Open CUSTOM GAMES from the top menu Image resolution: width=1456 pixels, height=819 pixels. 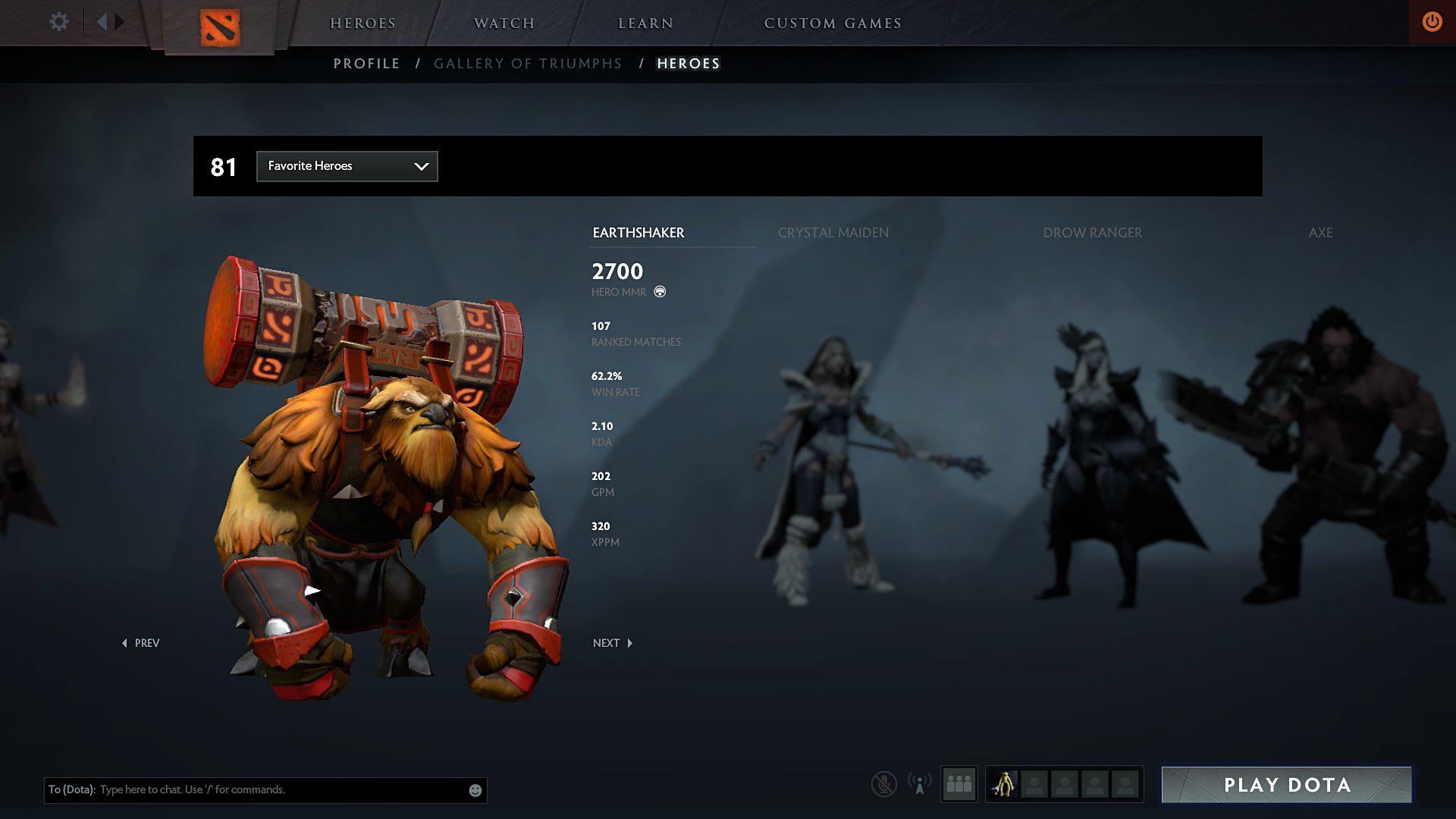pyautogui.click(x=833, y=24)
